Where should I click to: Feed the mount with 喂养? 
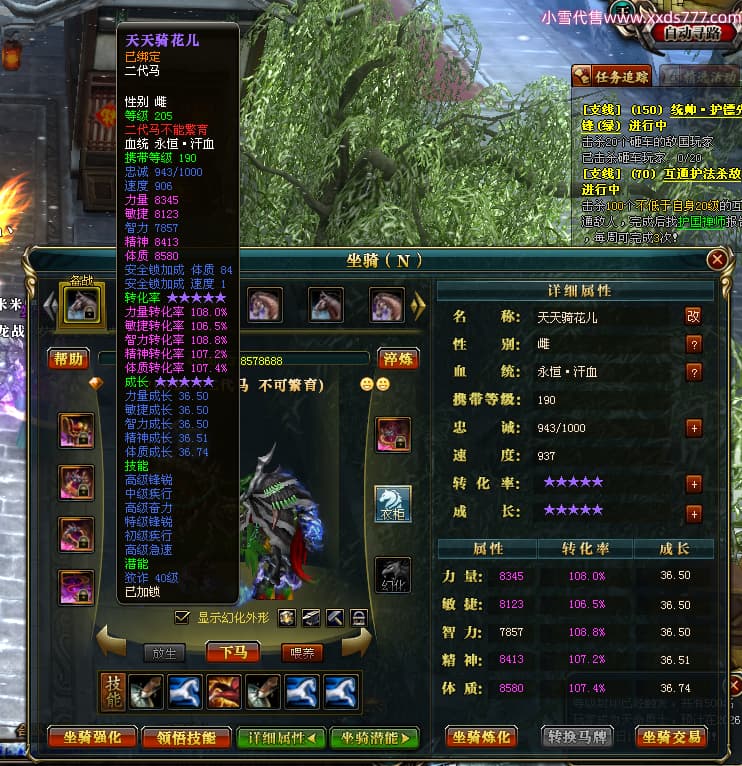(301, 652)
